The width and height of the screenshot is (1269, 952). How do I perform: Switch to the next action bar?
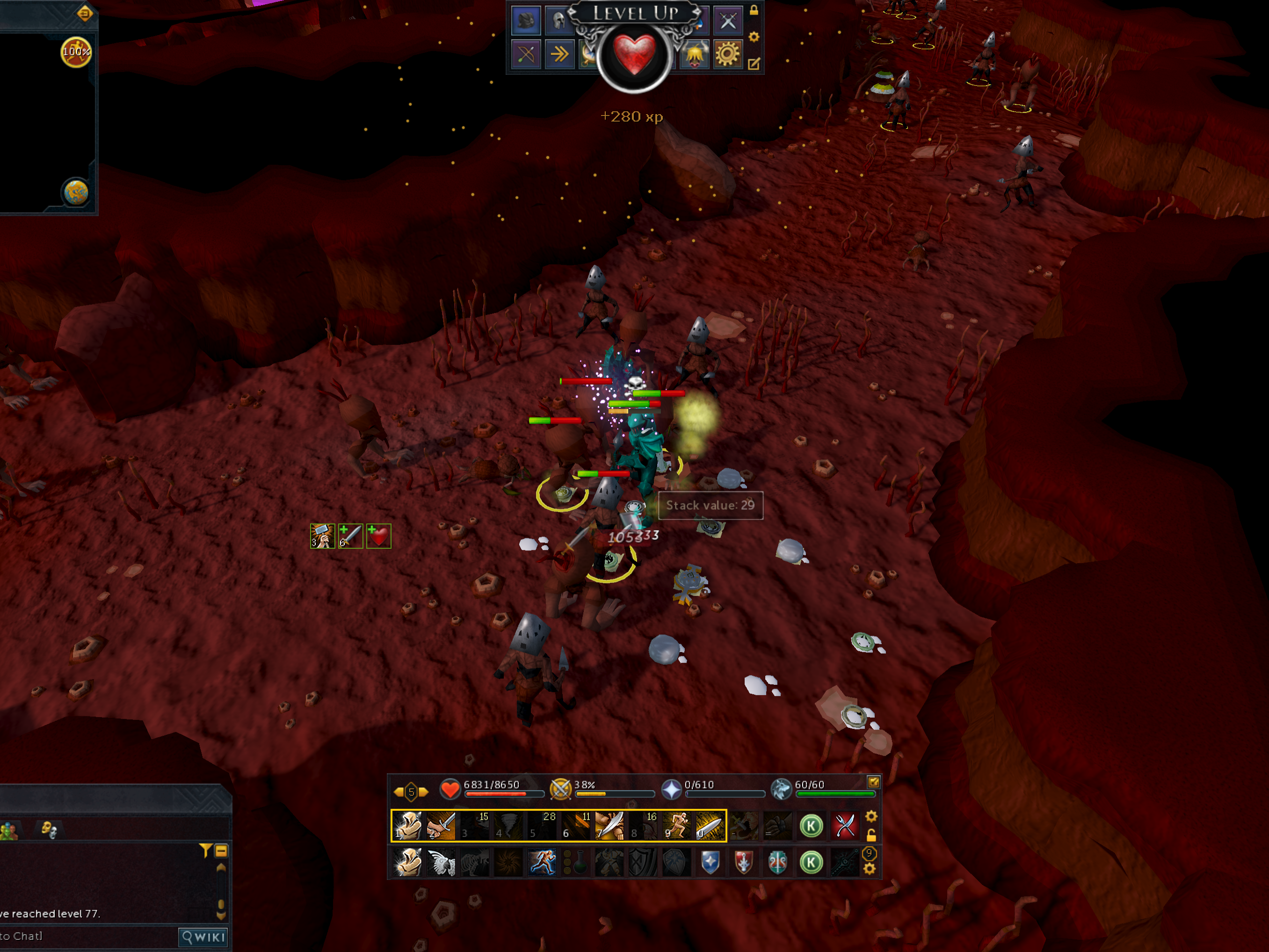pyautogui.click(x=424, y=792)
